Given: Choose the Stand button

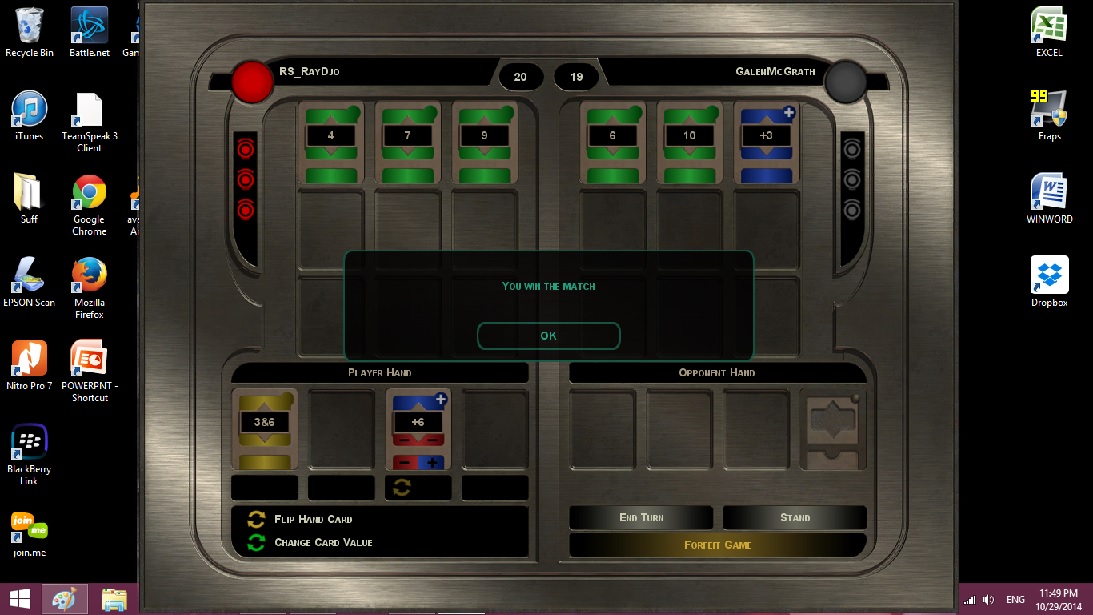Looking at the screenshot, I should 795,517.
